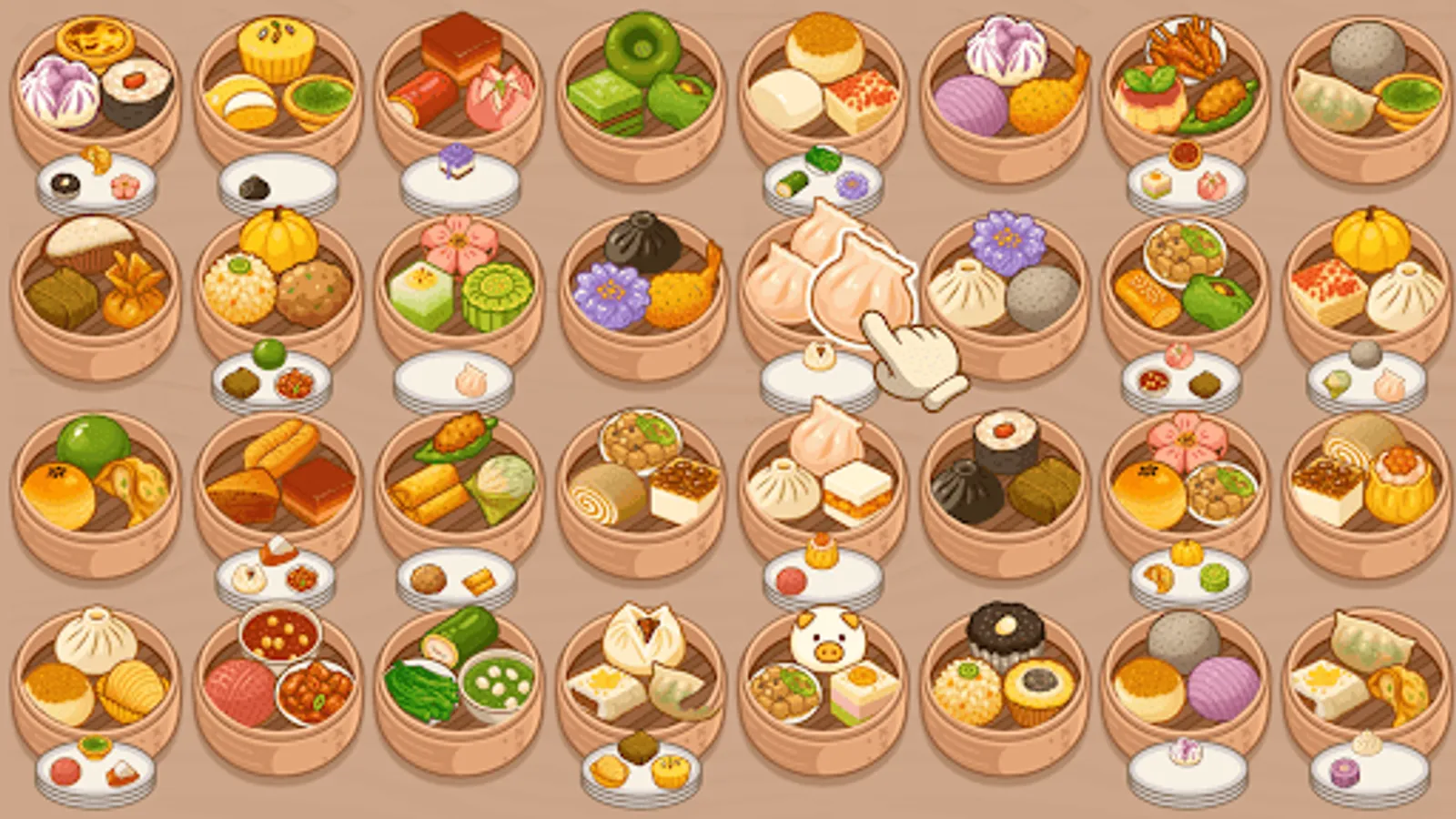Select the purple chrysanthemum pastry
Screen dimensions: 1456x819
pyautogui.click(x=612, y=293)
